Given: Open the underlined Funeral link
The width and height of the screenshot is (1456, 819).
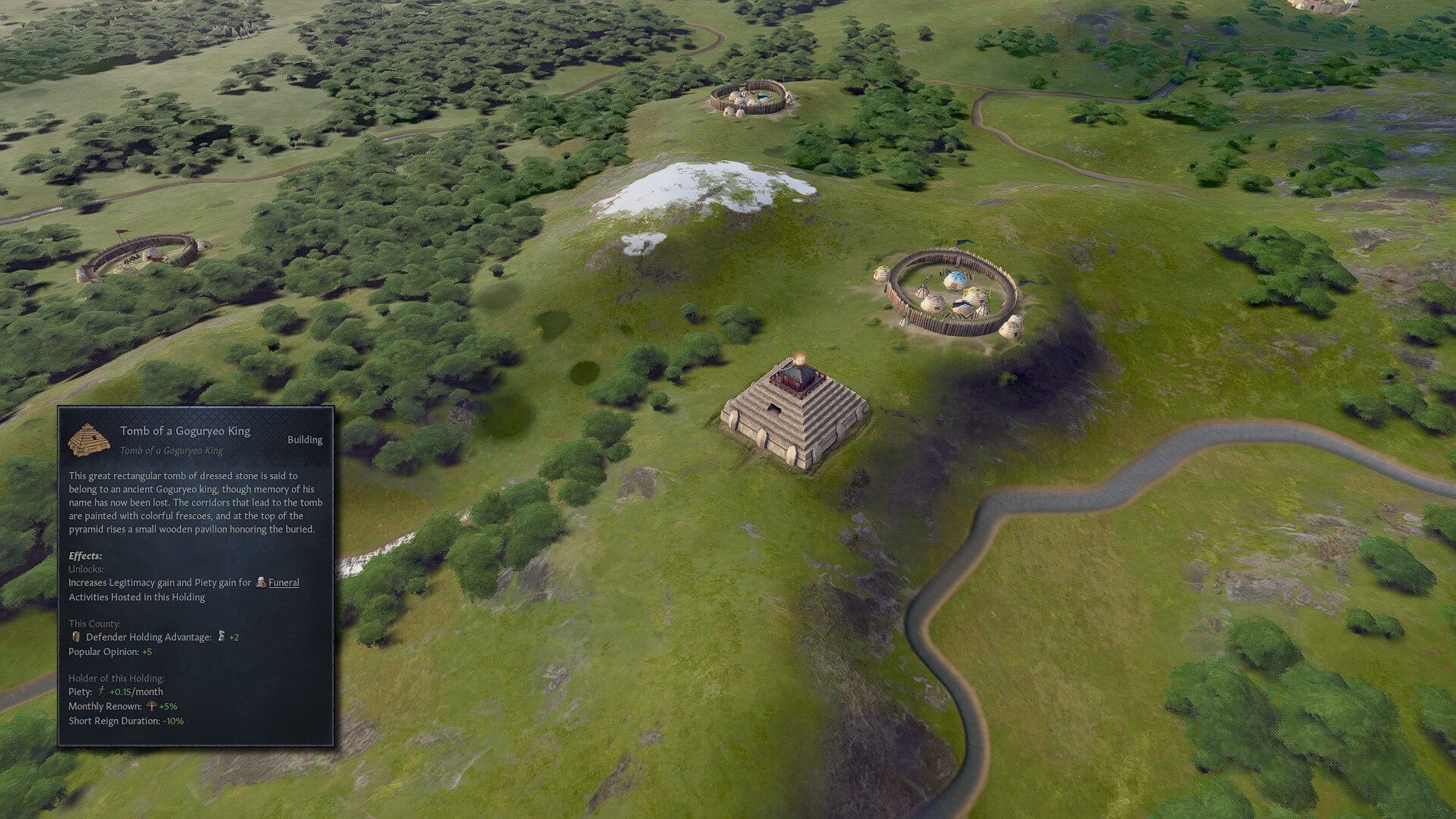Looking at the screenshot, I should [284, 583].
